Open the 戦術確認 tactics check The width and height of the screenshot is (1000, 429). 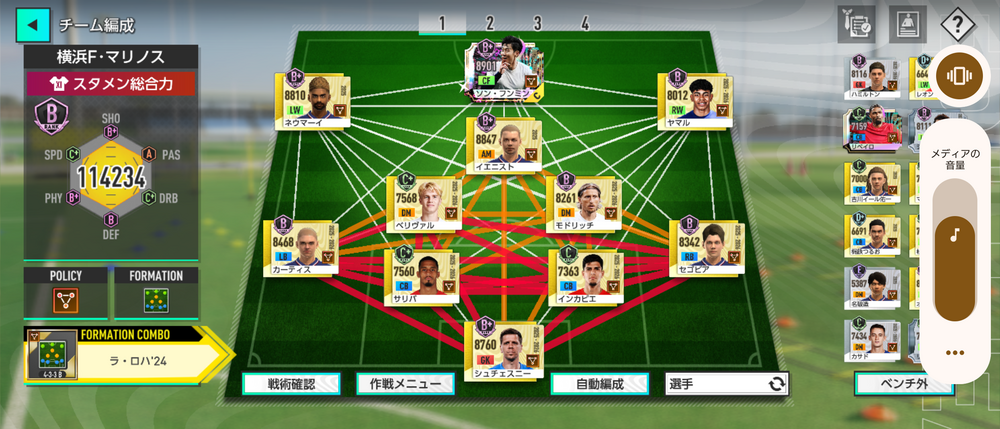point(291,384)
